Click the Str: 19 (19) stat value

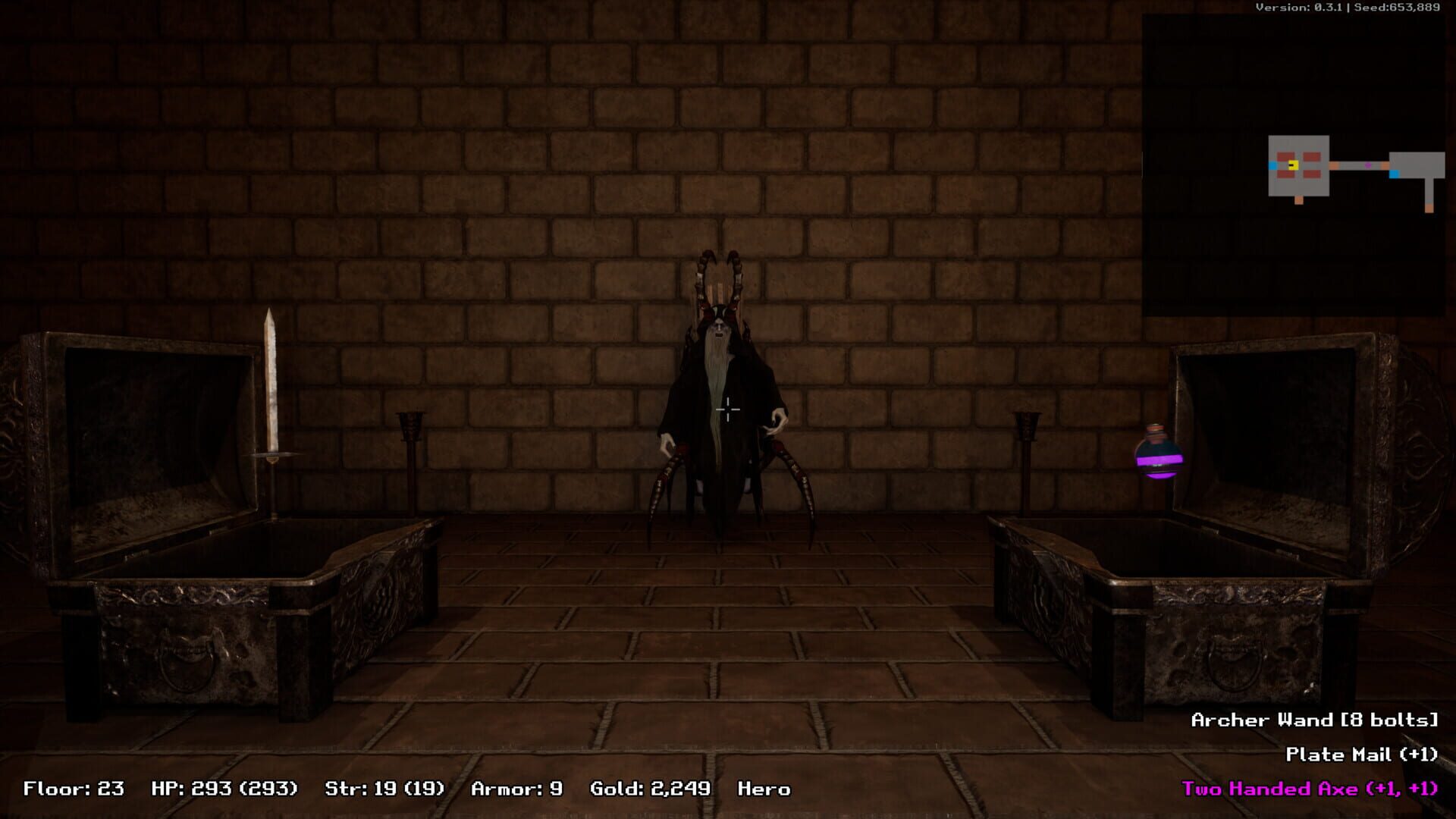coord(383,789)
